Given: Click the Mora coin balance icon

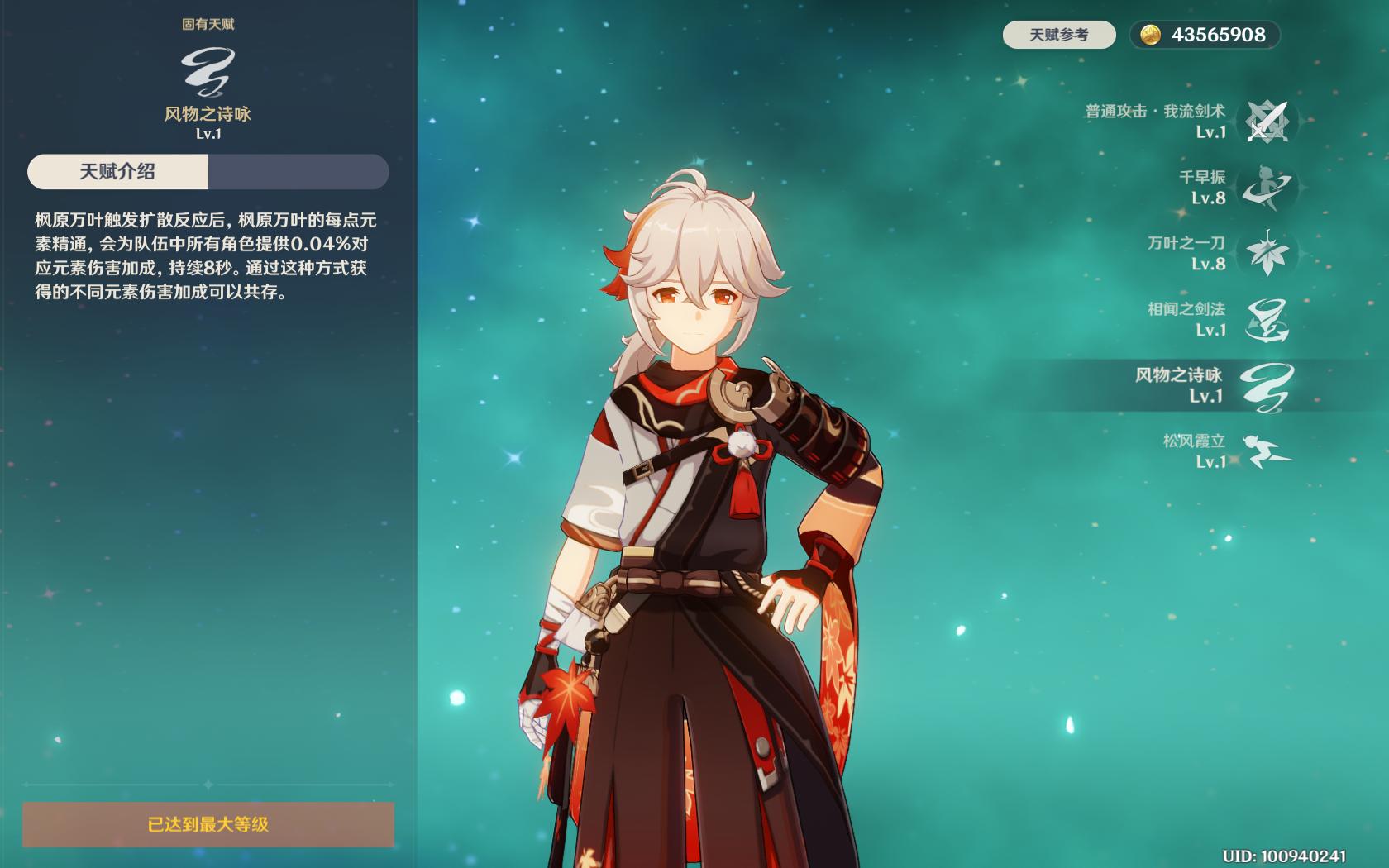Looking at the screenshot, I should pyautogui.click(x=1150, y=35).
